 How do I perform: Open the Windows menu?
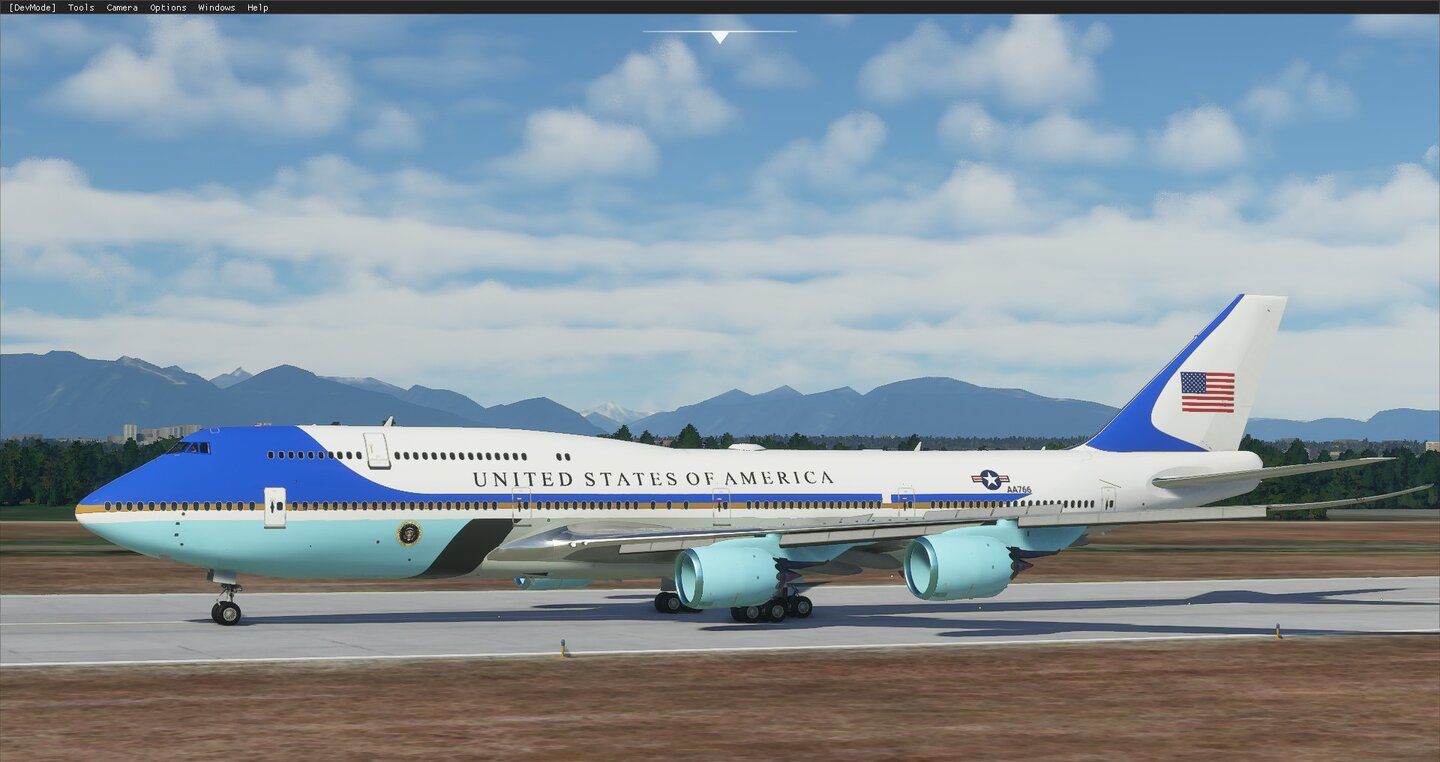[215, 7]
